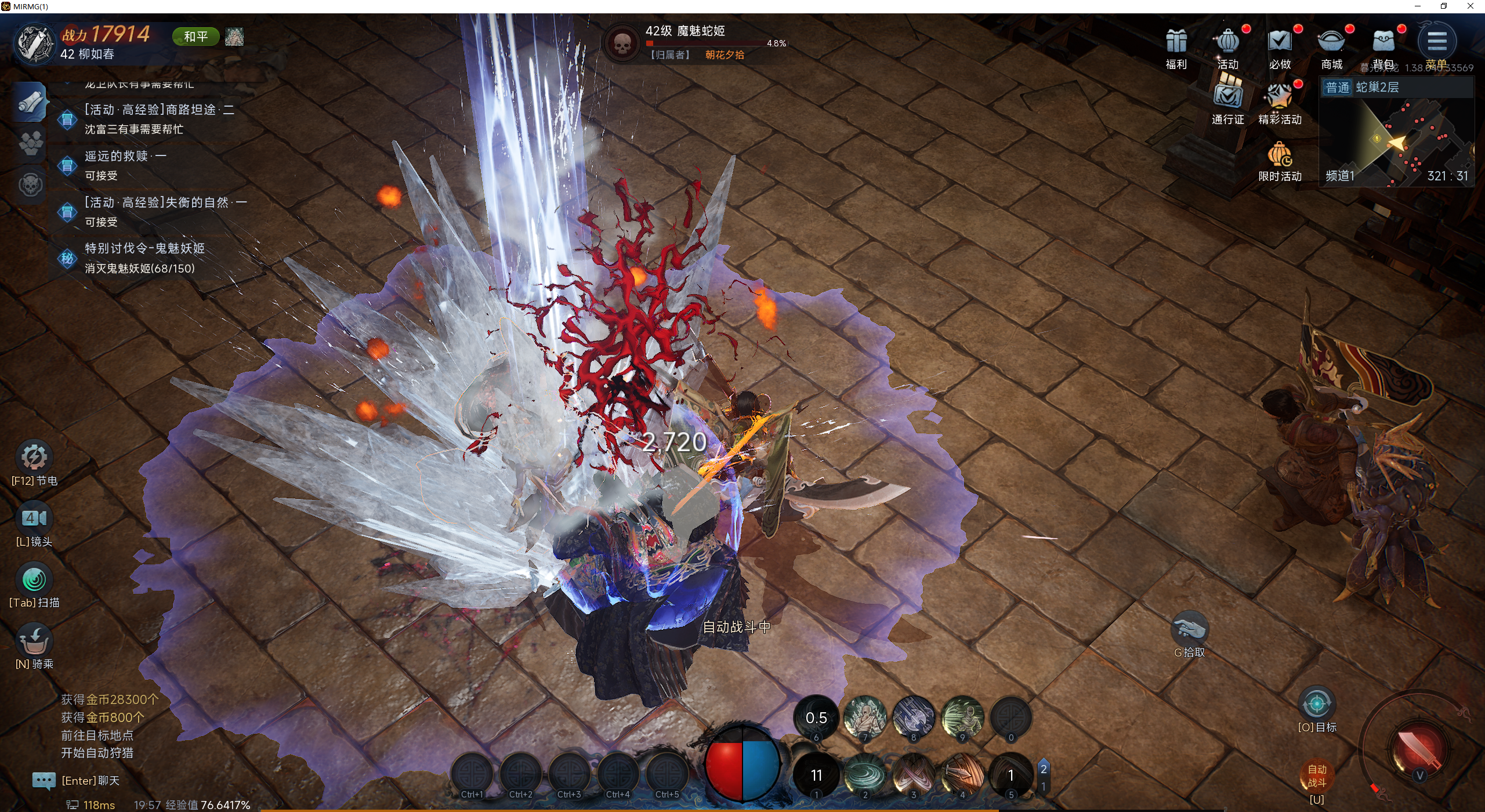
Task: Open the 精彩活动 panel
Action: pyautogui.click(x=1280, y=97)
